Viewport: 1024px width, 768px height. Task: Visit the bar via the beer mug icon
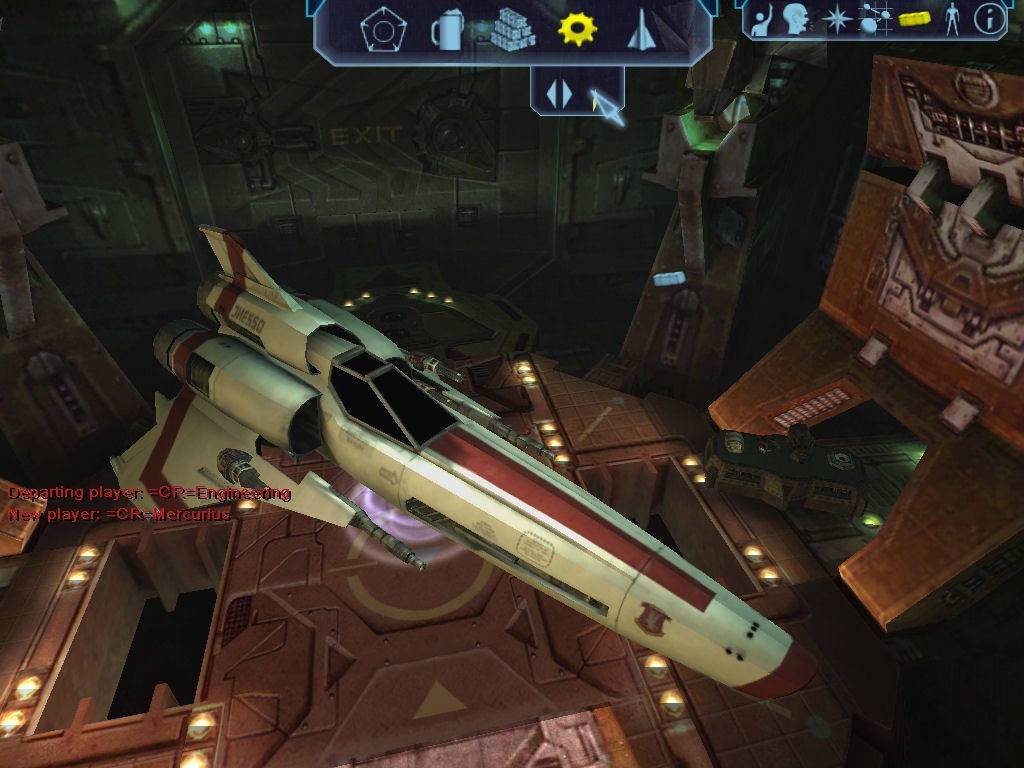click(x=446, y=30)
